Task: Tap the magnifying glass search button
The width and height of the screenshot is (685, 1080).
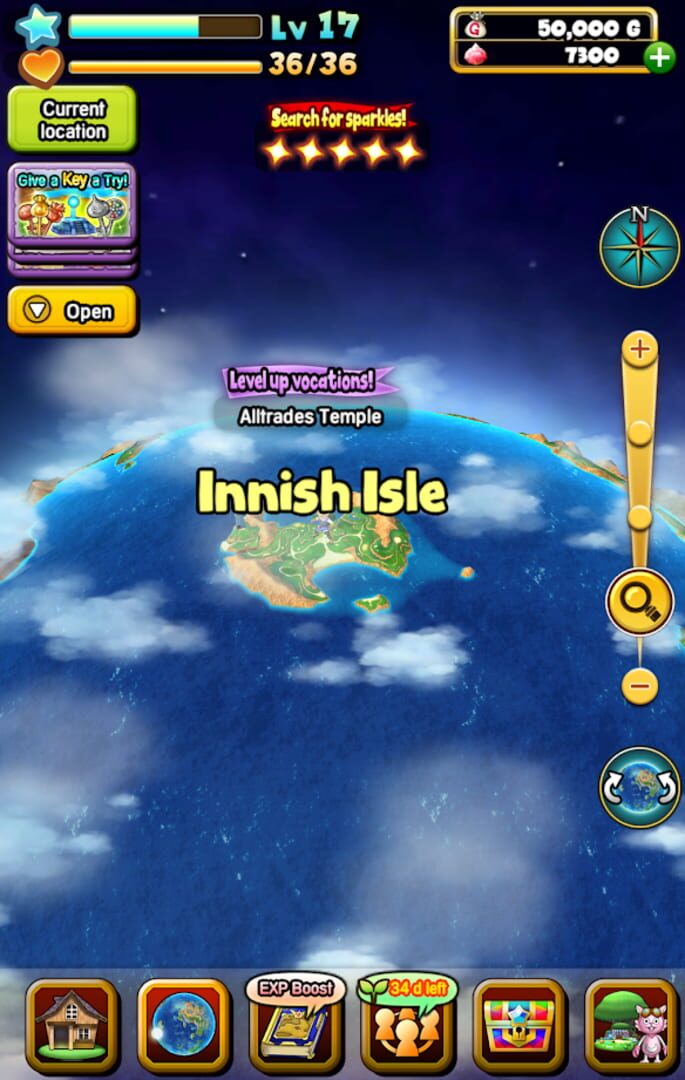Action: coord(640,603)
